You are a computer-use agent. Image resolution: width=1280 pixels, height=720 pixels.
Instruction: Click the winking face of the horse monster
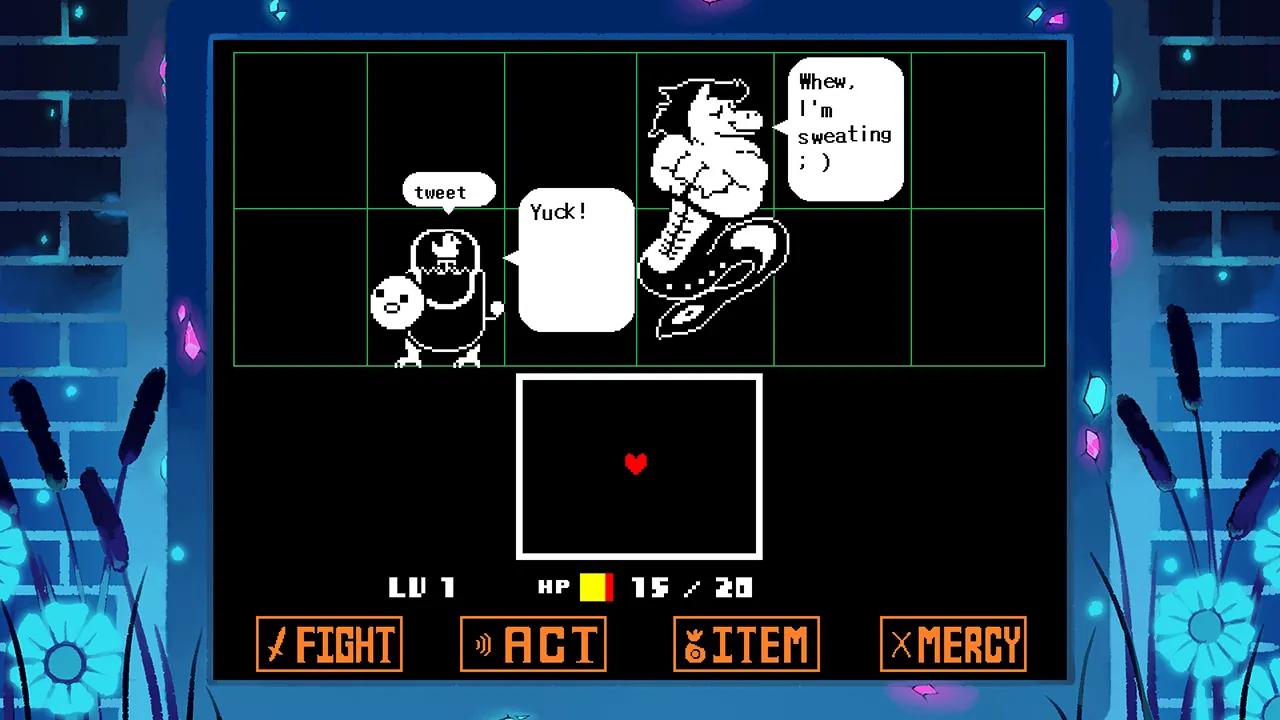740,115
